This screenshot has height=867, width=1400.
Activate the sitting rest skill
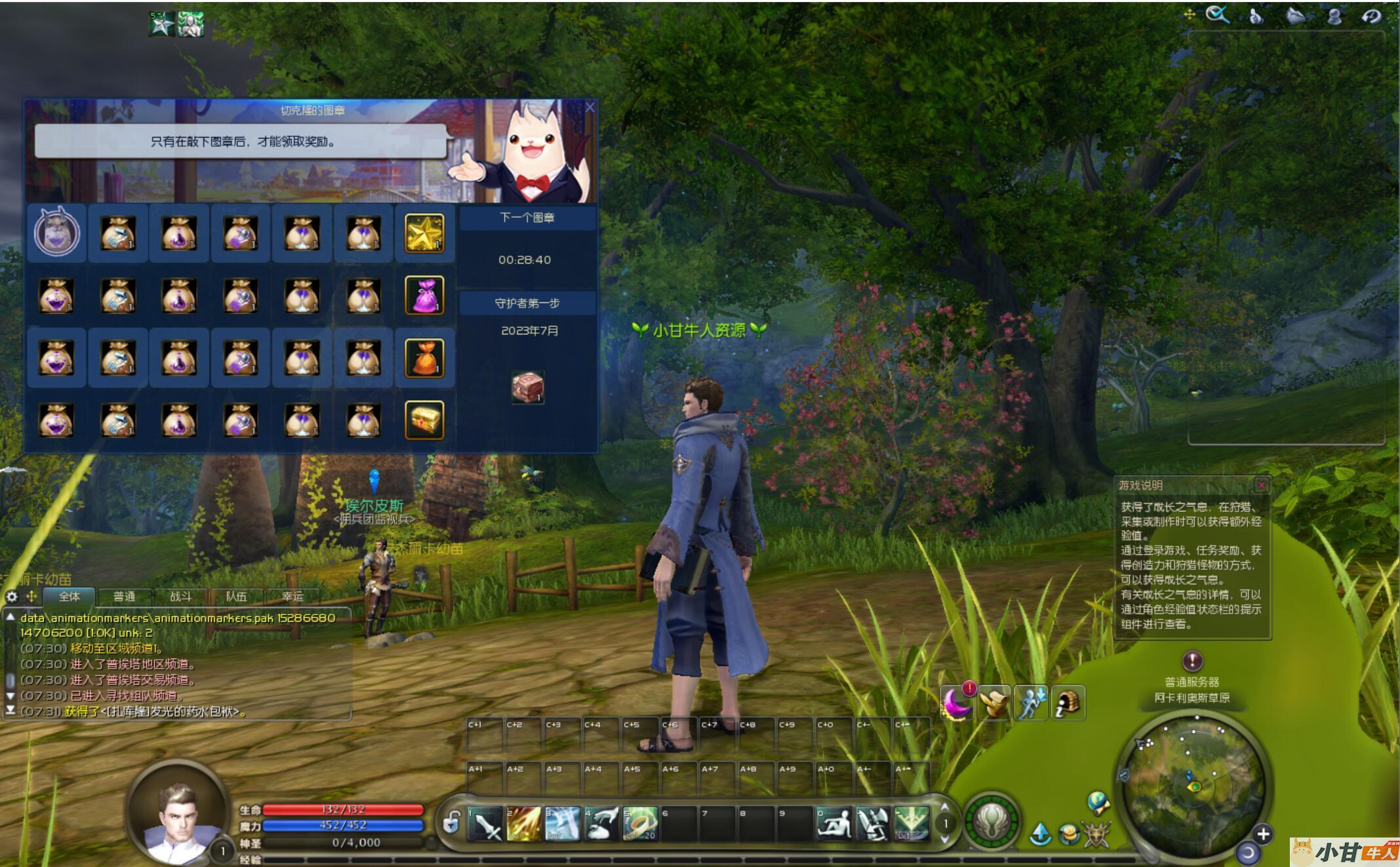tap(835, 824)
